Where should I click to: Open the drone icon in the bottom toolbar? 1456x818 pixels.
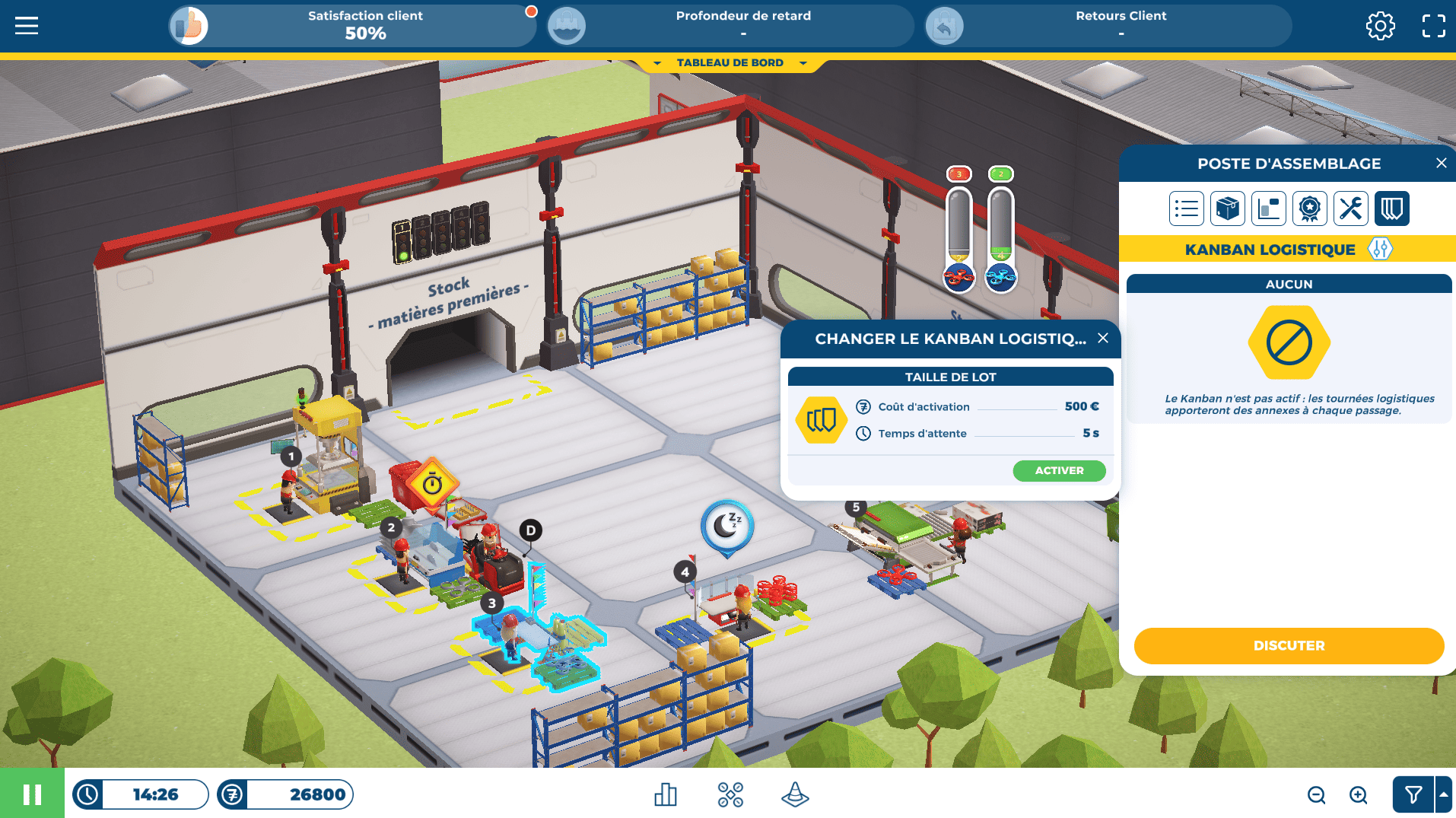click(x=730, y=795)
